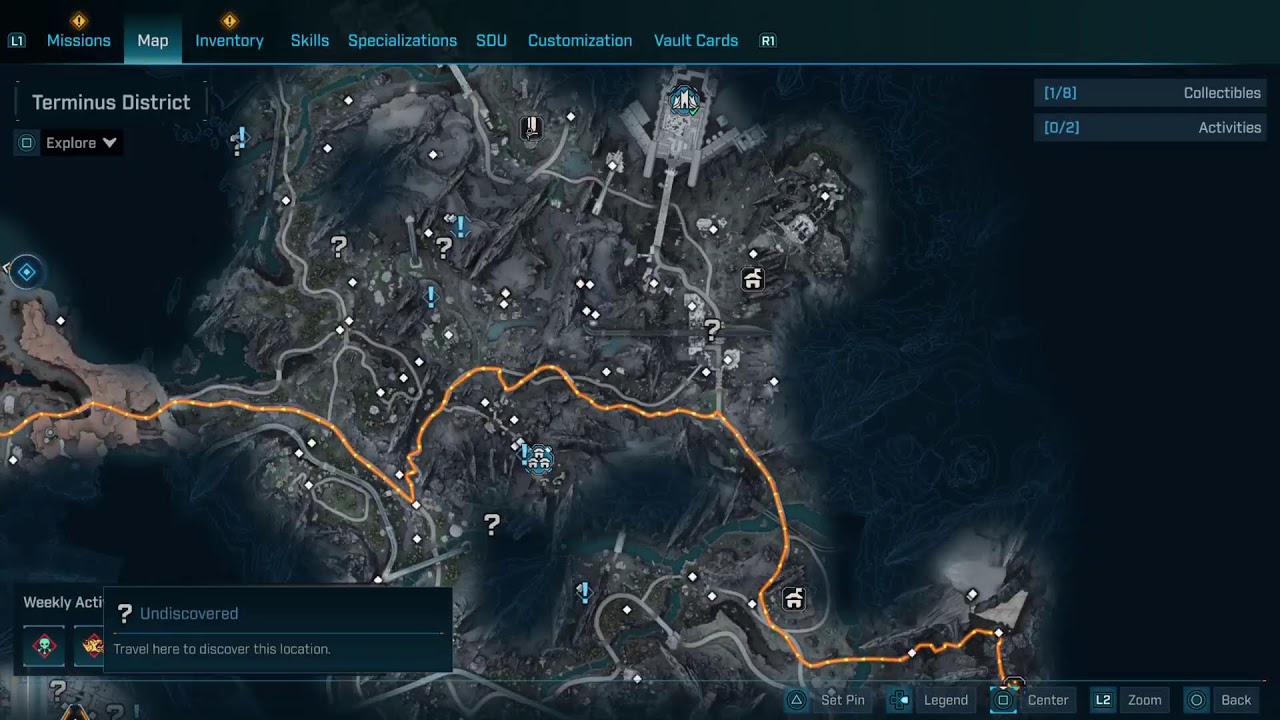Expand the Explore dropdown

[81, 143]
